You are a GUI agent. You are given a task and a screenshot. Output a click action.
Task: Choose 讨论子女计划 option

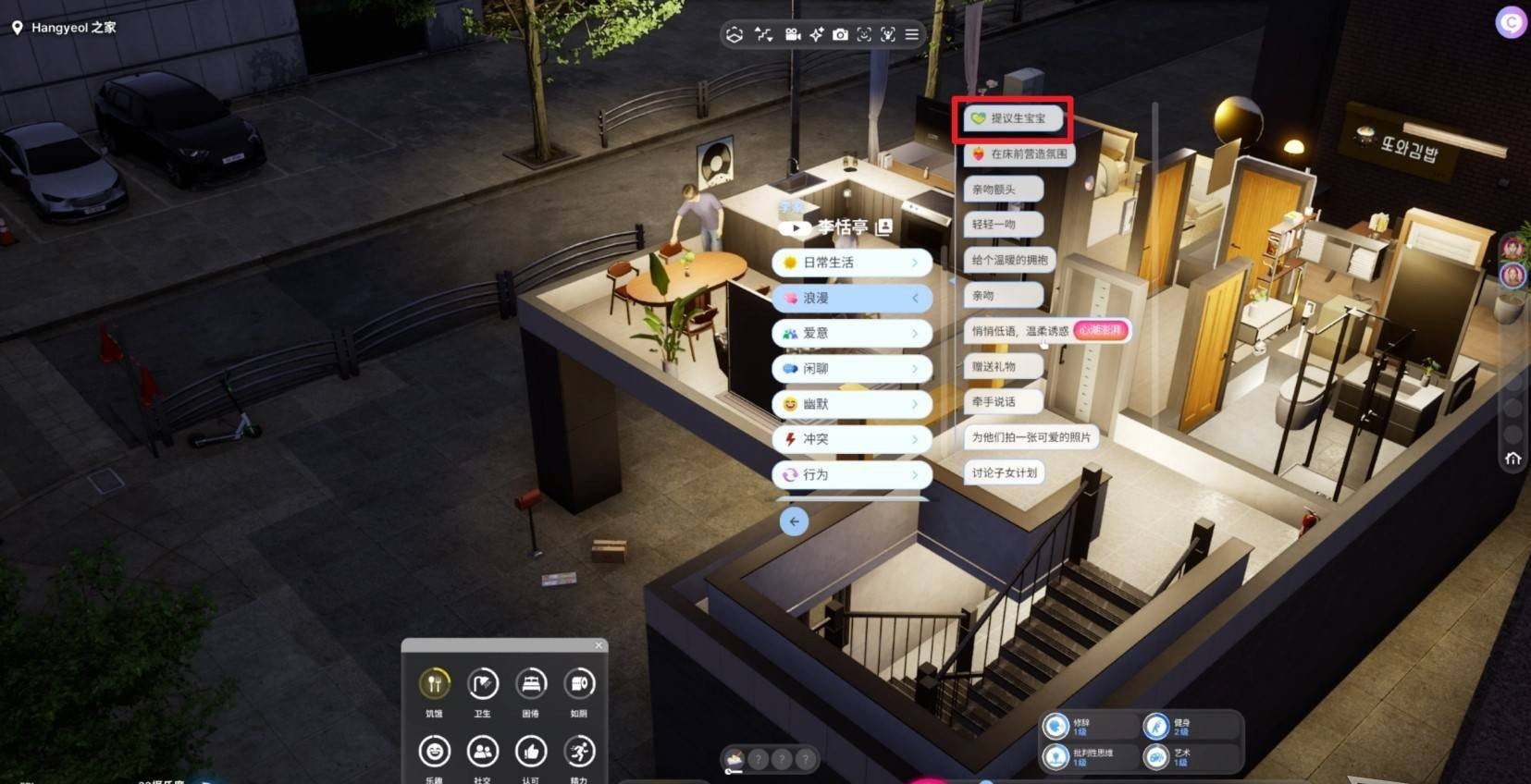(1004, 472)
